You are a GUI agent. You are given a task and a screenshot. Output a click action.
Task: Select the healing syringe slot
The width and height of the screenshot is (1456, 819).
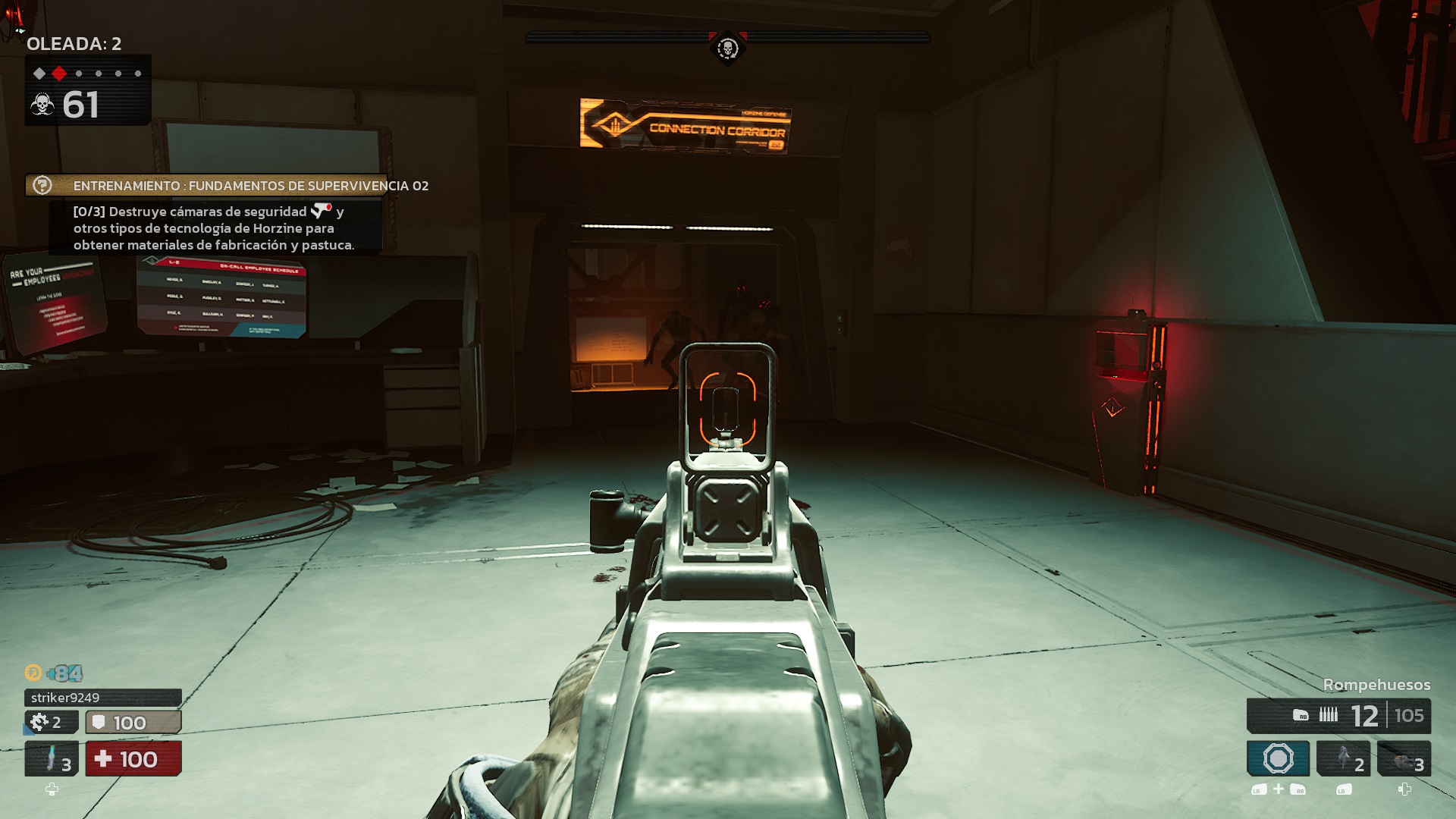52,758
